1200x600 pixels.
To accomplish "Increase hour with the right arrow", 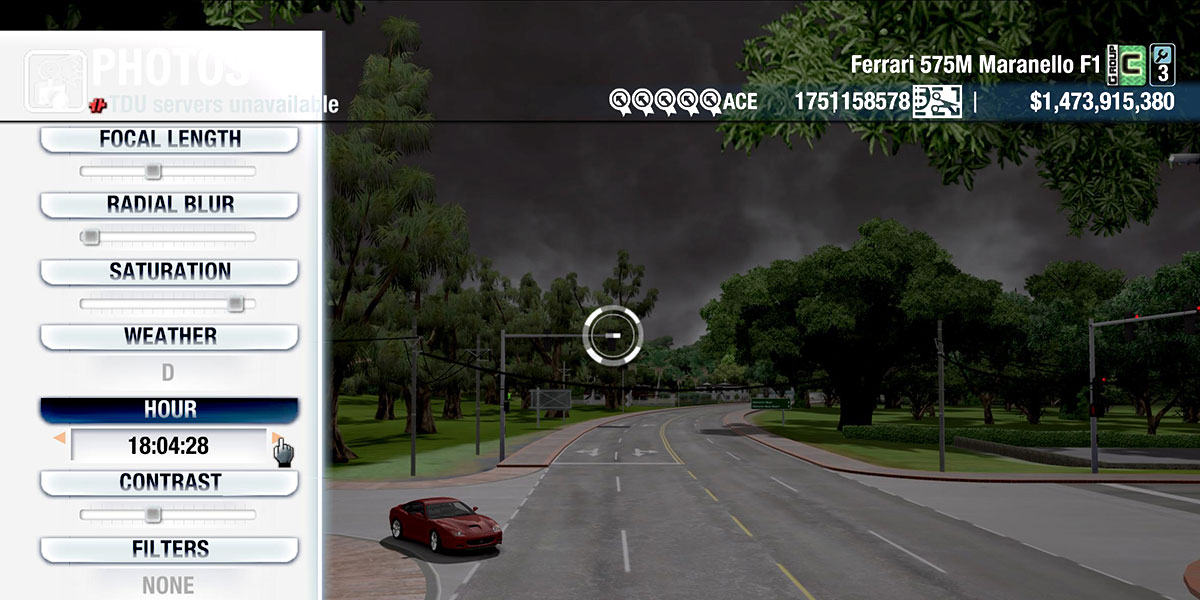I will 276,438.
